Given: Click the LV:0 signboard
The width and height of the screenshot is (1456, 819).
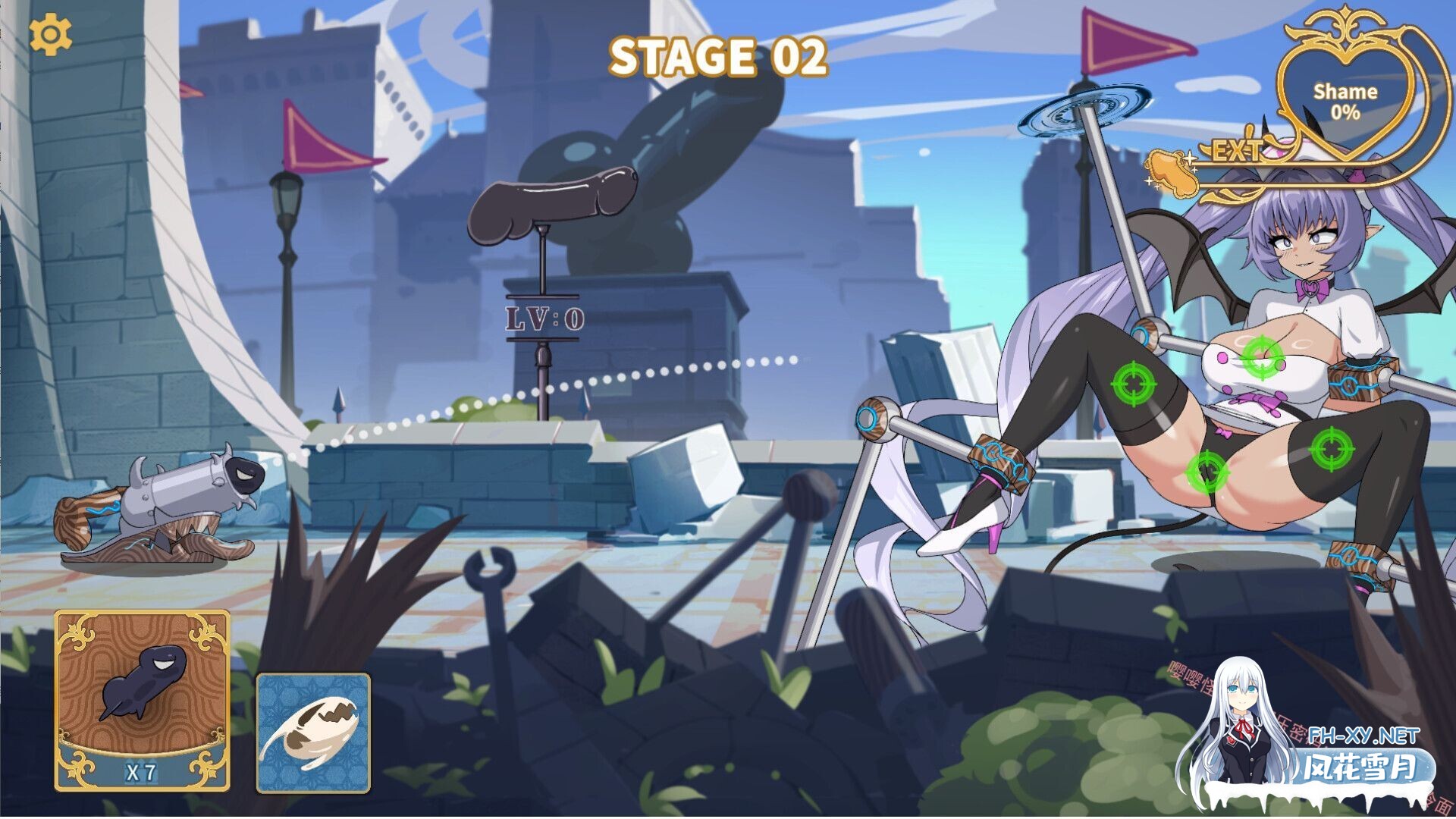Looking at the screenshot, I should (x=543, y=317).
